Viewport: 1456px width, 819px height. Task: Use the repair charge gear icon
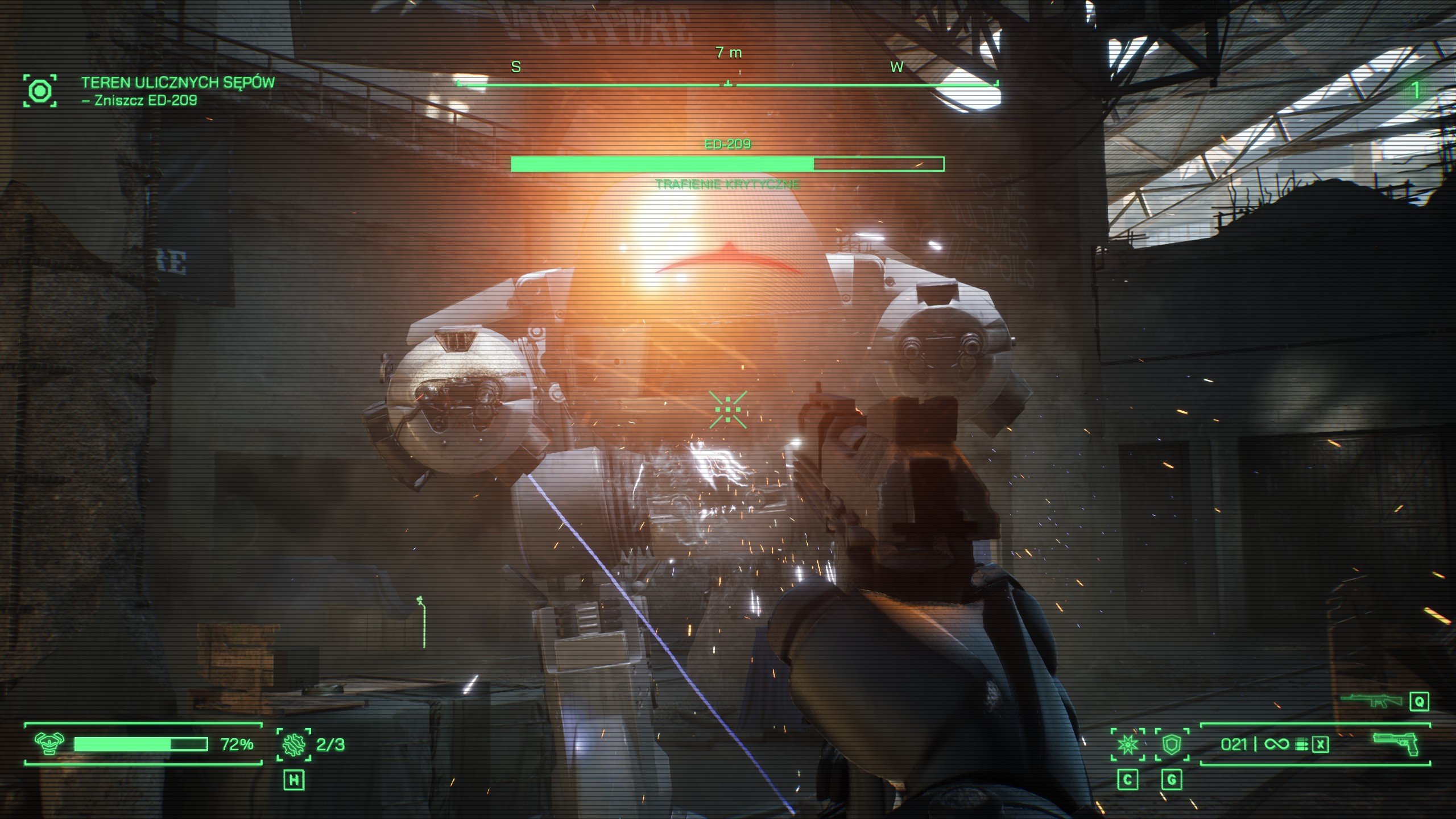point(293,744)
